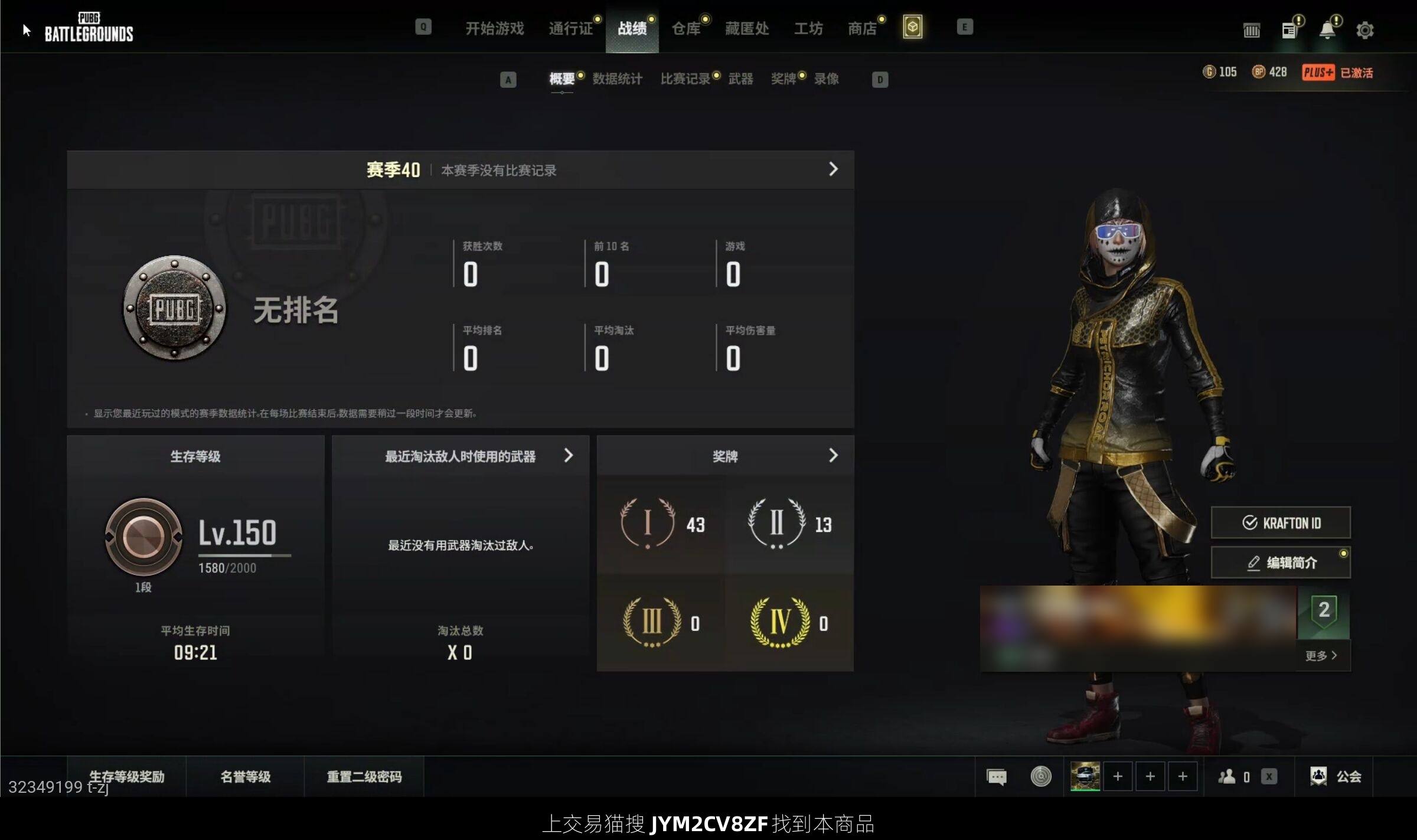Open the 仓库 inventory tab
Viewport: 1417px width, 840px height.
pyautogui.click(x=685, y=28)
